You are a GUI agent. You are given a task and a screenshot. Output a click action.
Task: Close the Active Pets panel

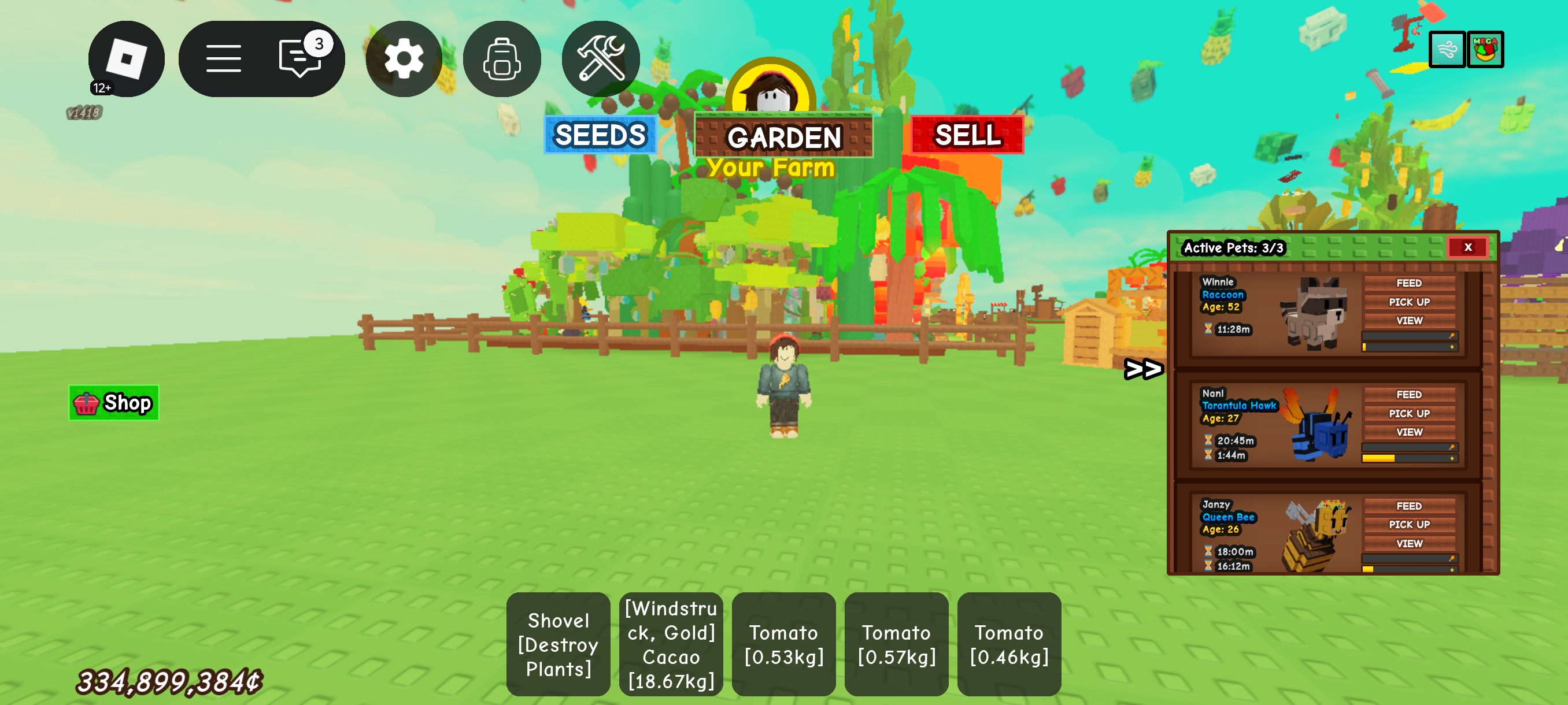tap(1467, 247)
